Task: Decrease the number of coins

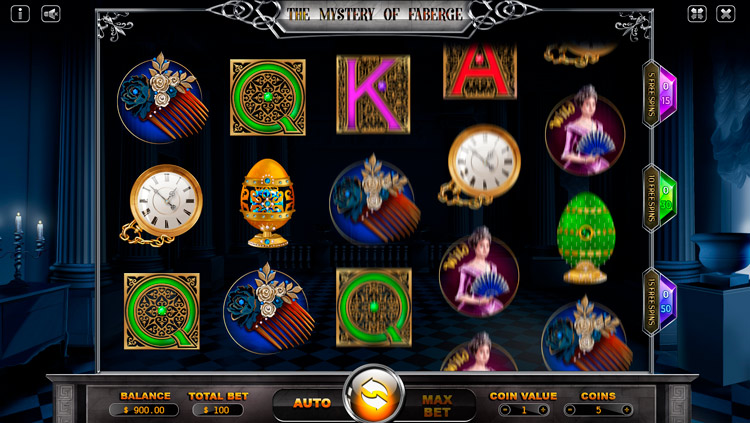Action: point(569,410)
